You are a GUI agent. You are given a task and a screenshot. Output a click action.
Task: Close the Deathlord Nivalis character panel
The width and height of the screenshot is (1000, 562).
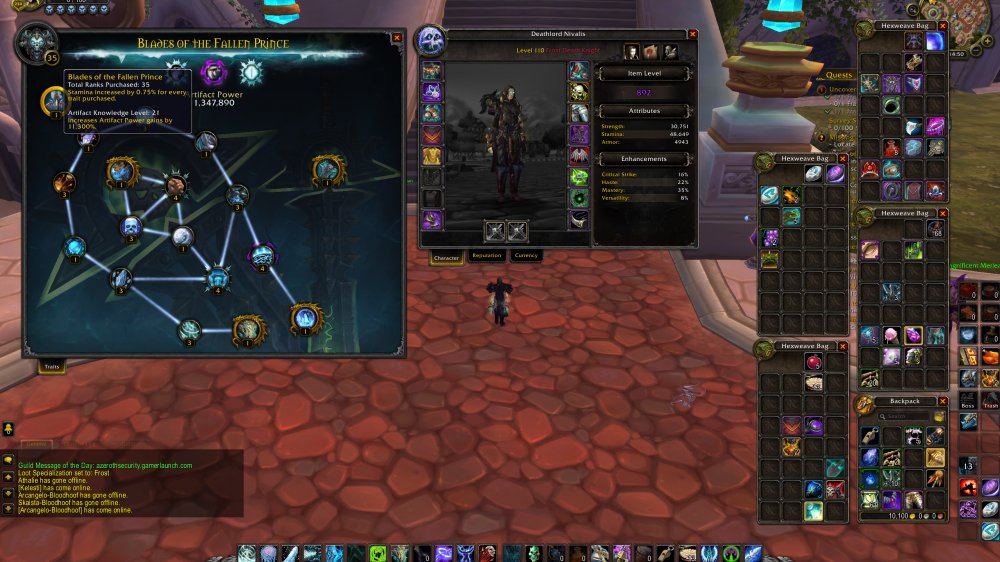[692, 34]
